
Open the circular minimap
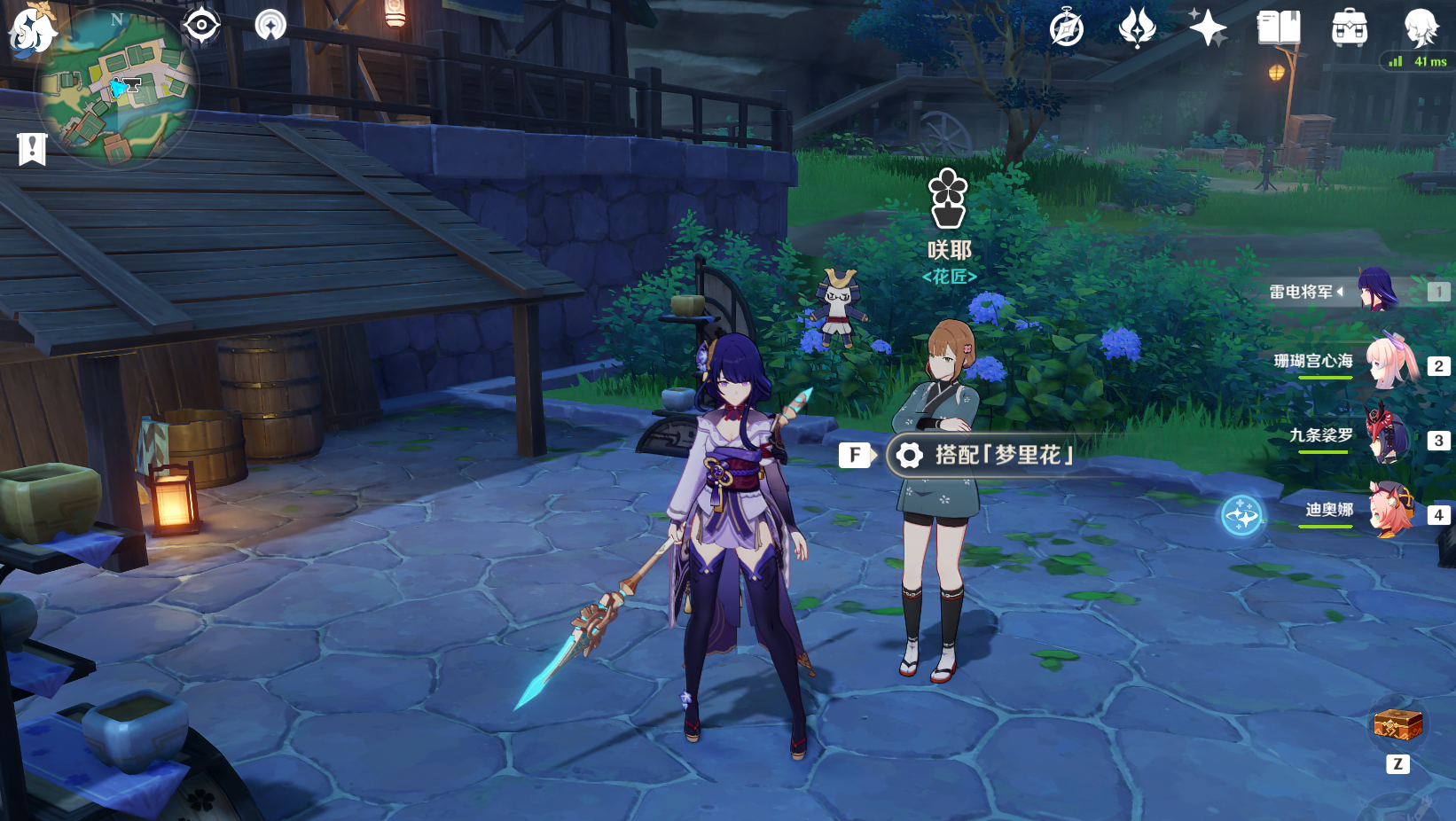tap(117, 88)
